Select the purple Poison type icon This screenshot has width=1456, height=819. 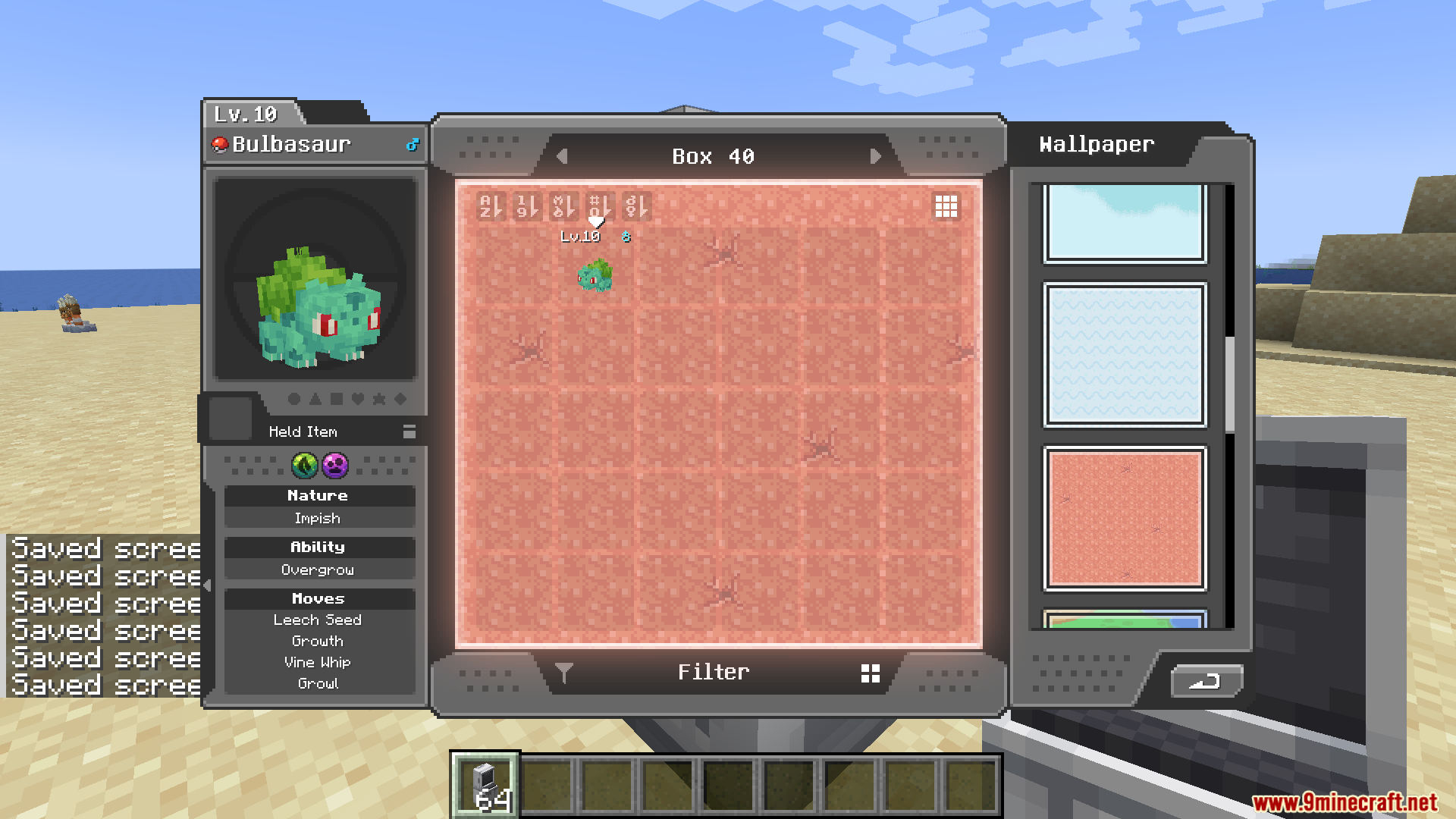coord(334,467)
